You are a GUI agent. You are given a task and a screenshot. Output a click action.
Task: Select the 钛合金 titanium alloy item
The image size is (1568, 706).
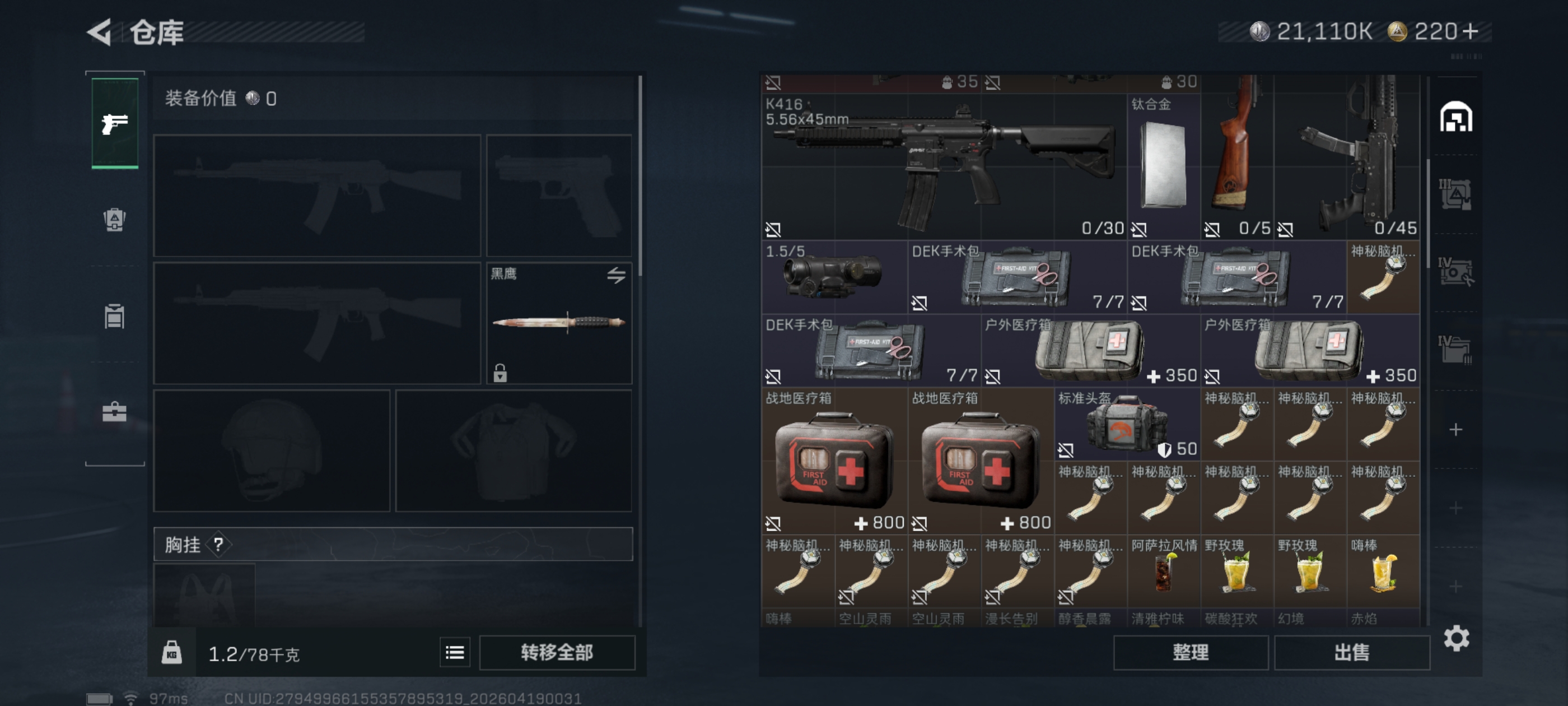point(1163,166)
